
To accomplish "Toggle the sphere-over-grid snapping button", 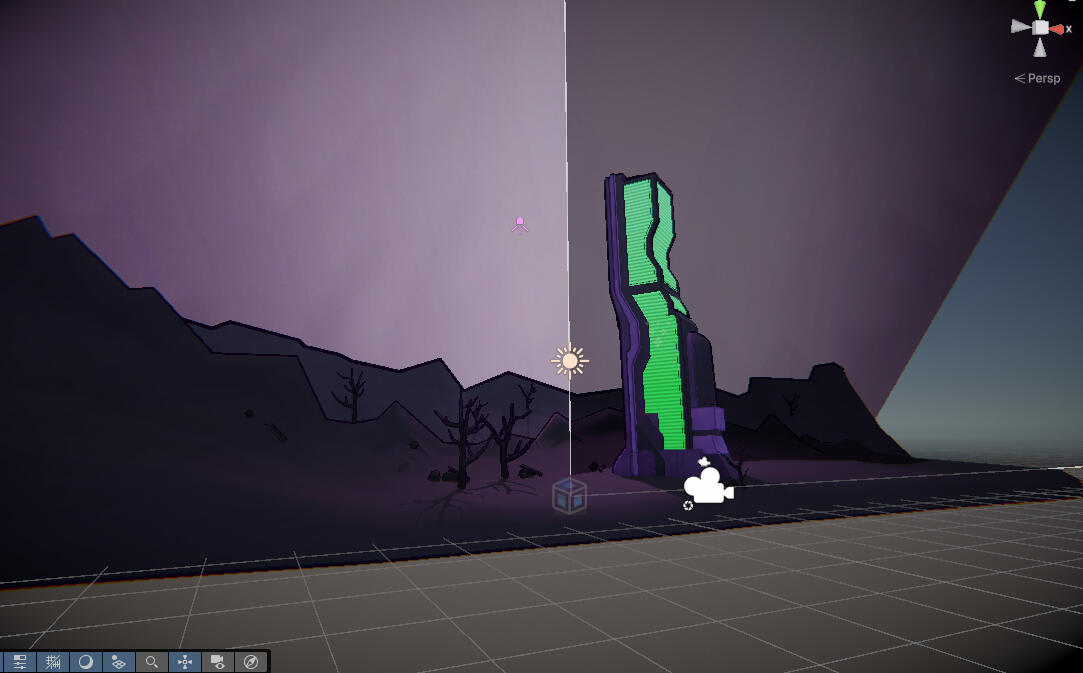I will 119,662.
